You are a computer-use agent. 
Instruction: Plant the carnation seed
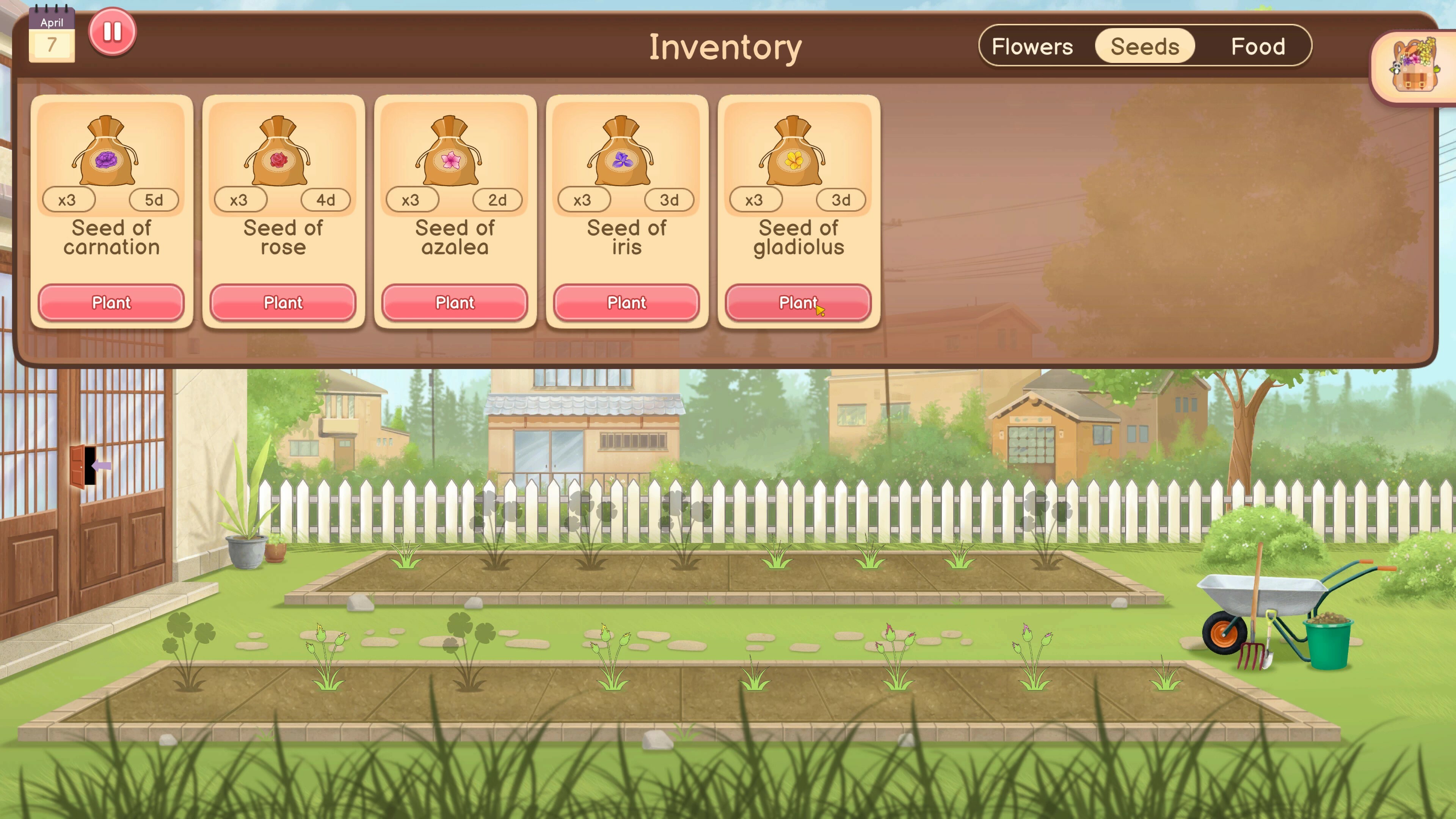[111, 303]
